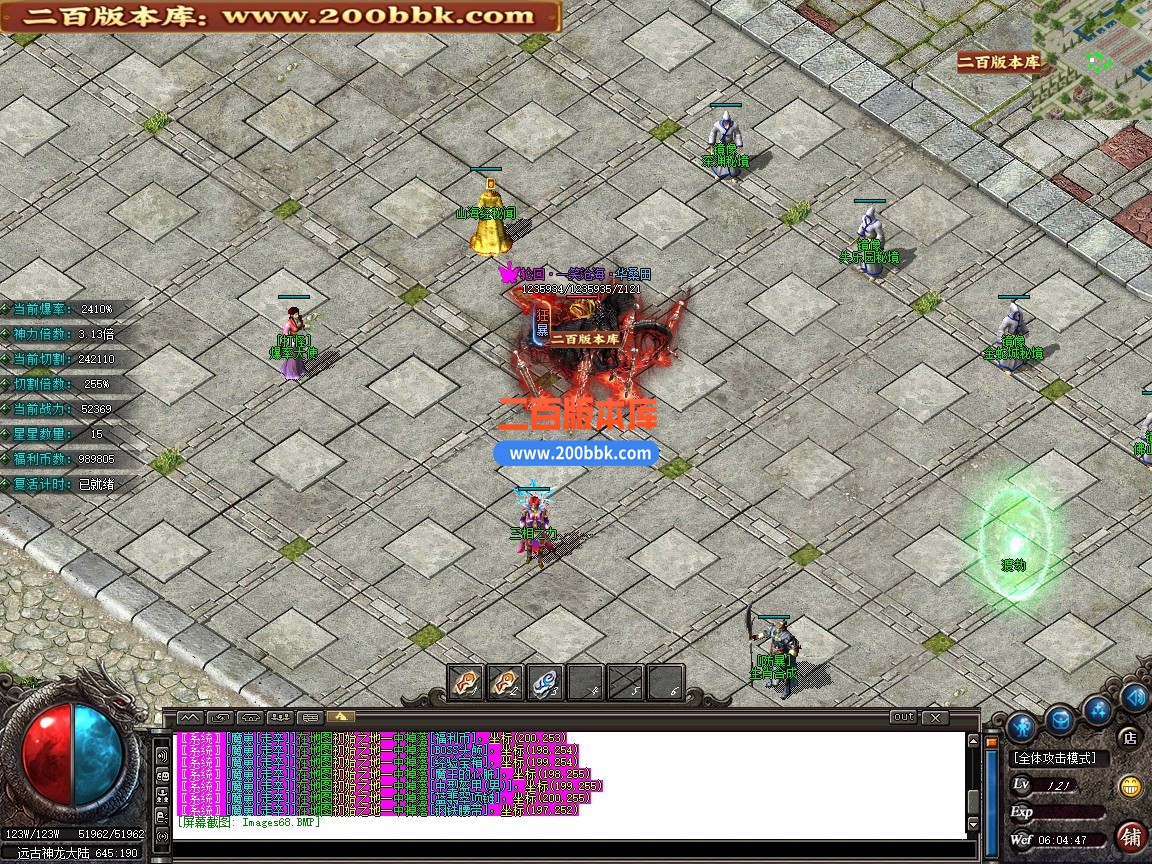
Task: Click the yellow smiley emoji button
Action: click(x=1130, y=786)
